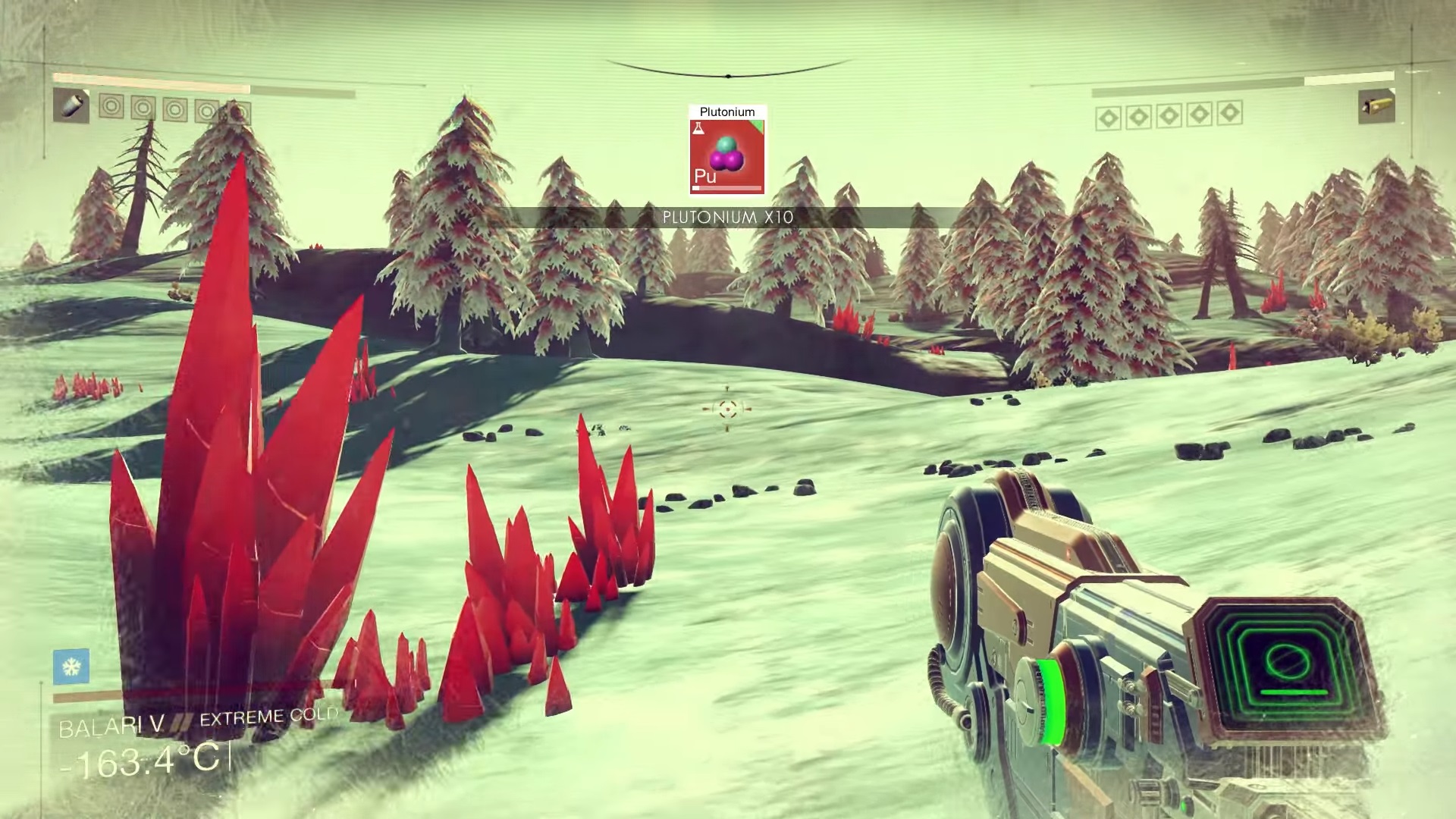Click the Plutonium title above the card
The width and height of the screenshot is (1456, 819).
[726, 111]
